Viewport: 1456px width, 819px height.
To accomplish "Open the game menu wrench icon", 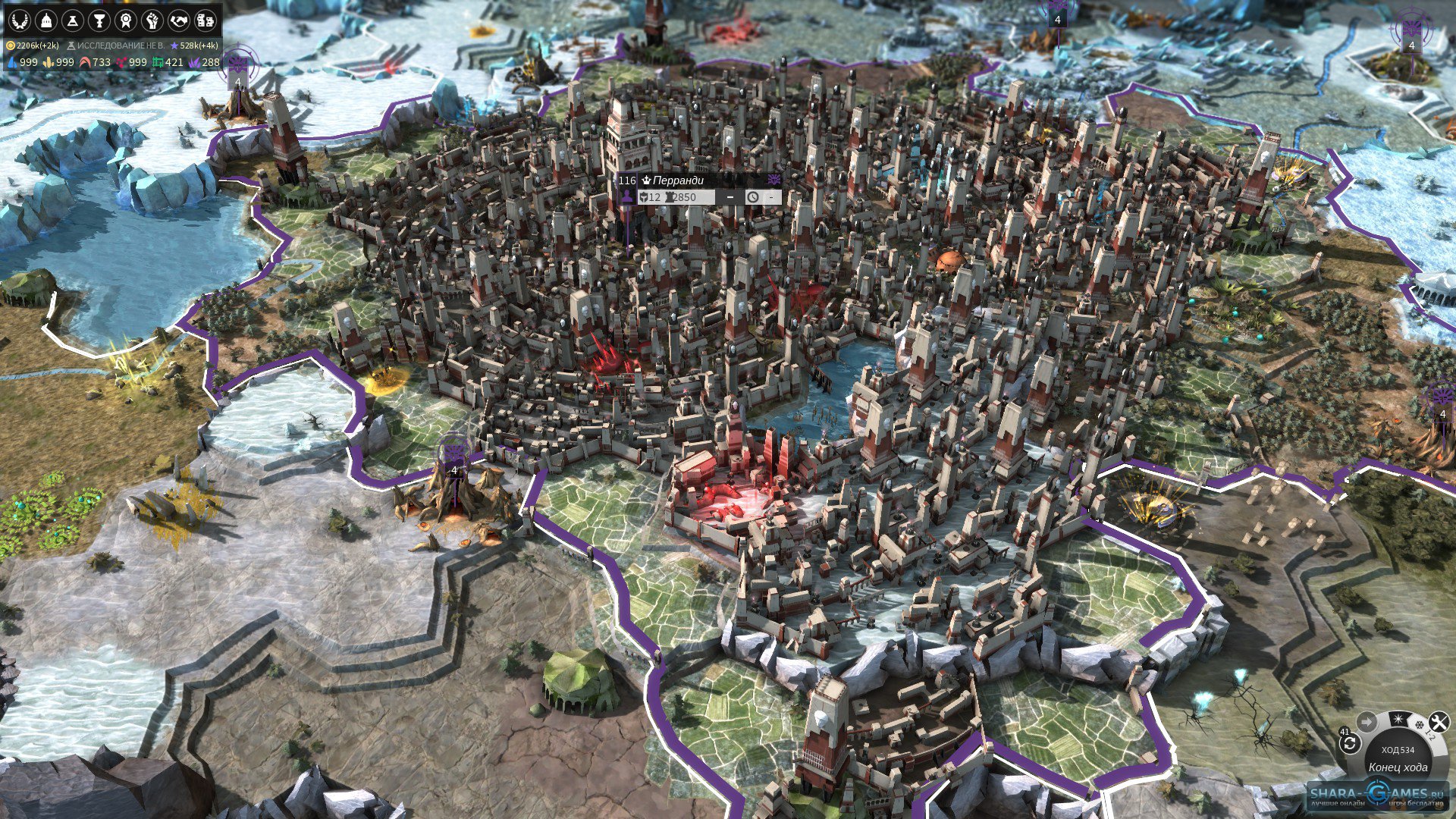I will (x=1439, y=721).
